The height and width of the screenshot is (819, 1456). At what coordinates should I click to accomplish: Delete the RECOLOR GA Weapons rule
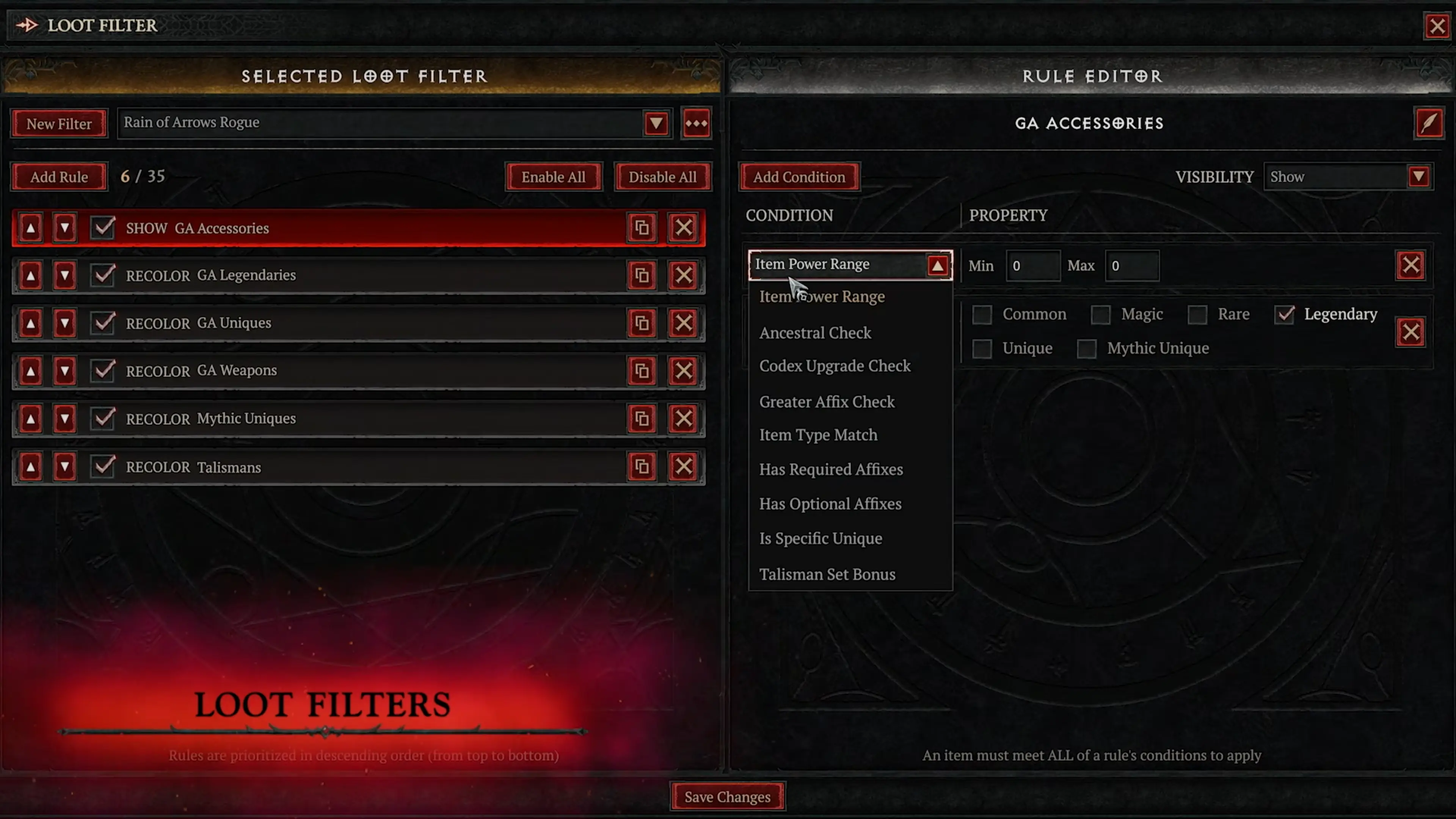(x=683, y=371)
